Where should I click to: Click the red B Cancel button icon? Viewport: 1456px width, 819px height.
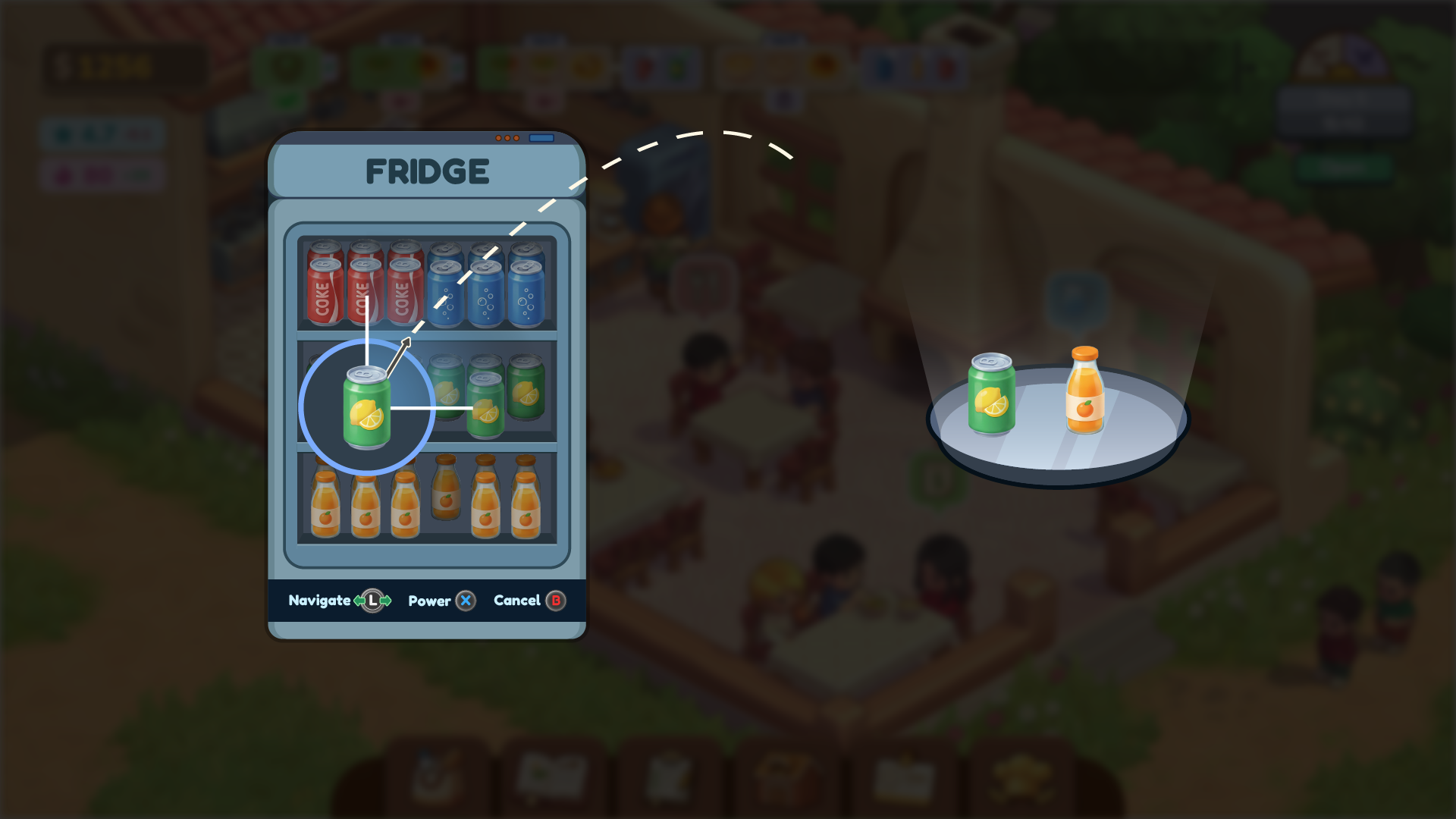pyautogui.click(x=554, y=600)
